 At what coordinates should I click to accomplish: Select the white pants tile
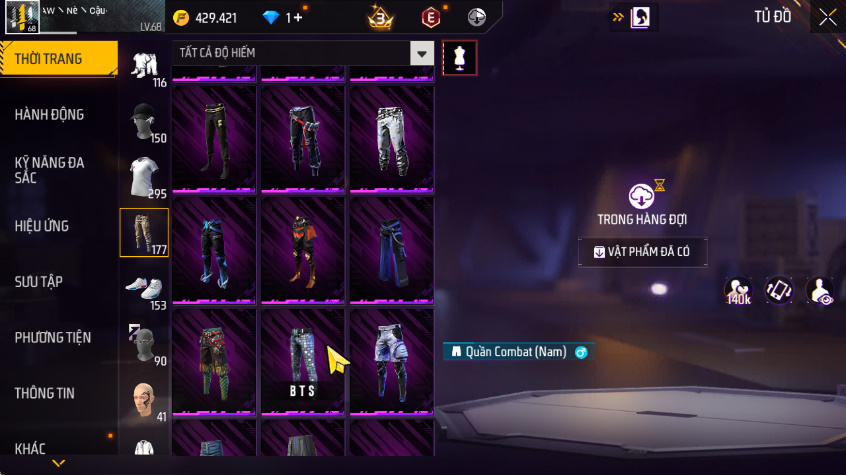(x=390, y=137)
